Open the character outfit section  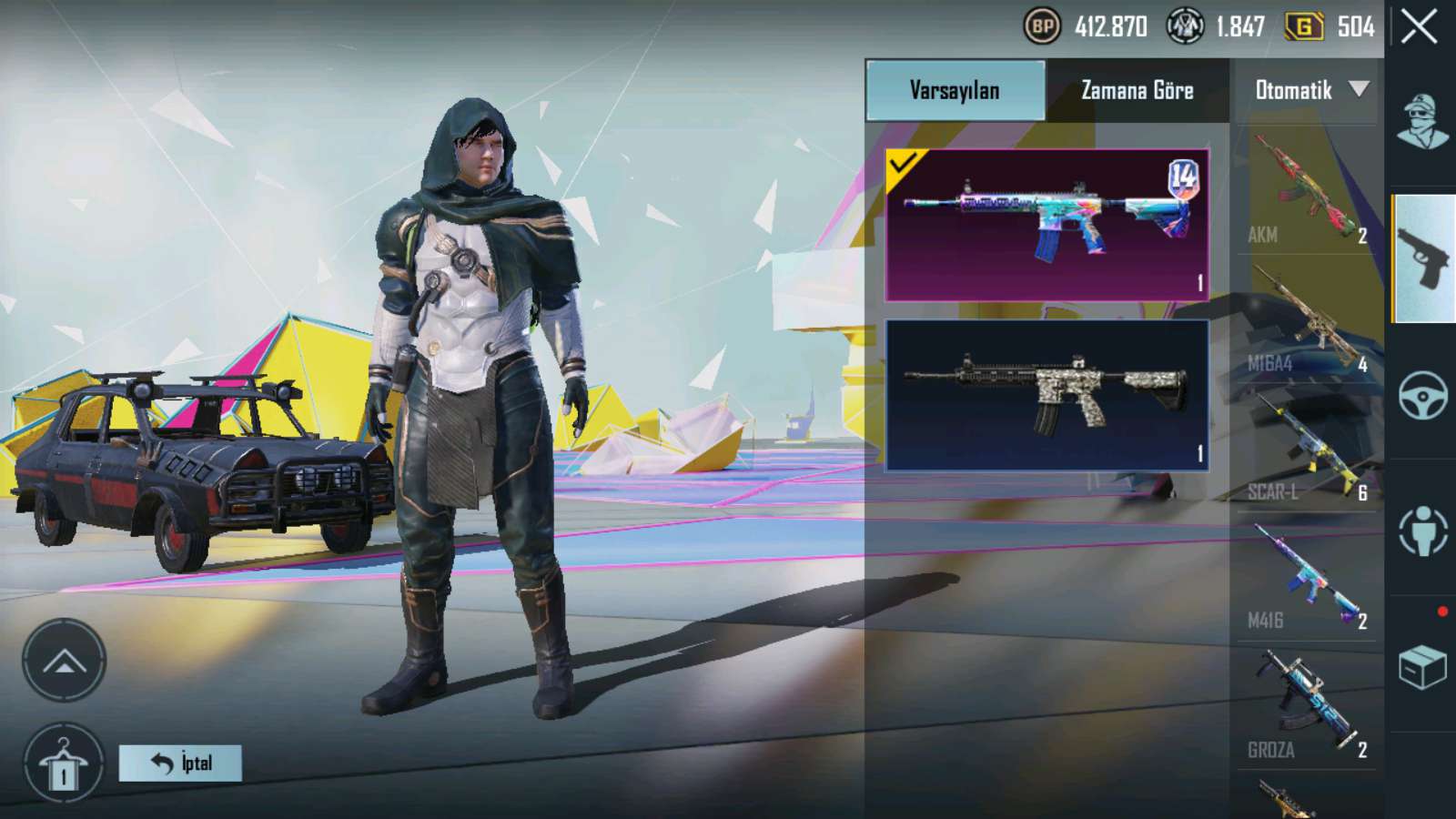point(1423,123)
